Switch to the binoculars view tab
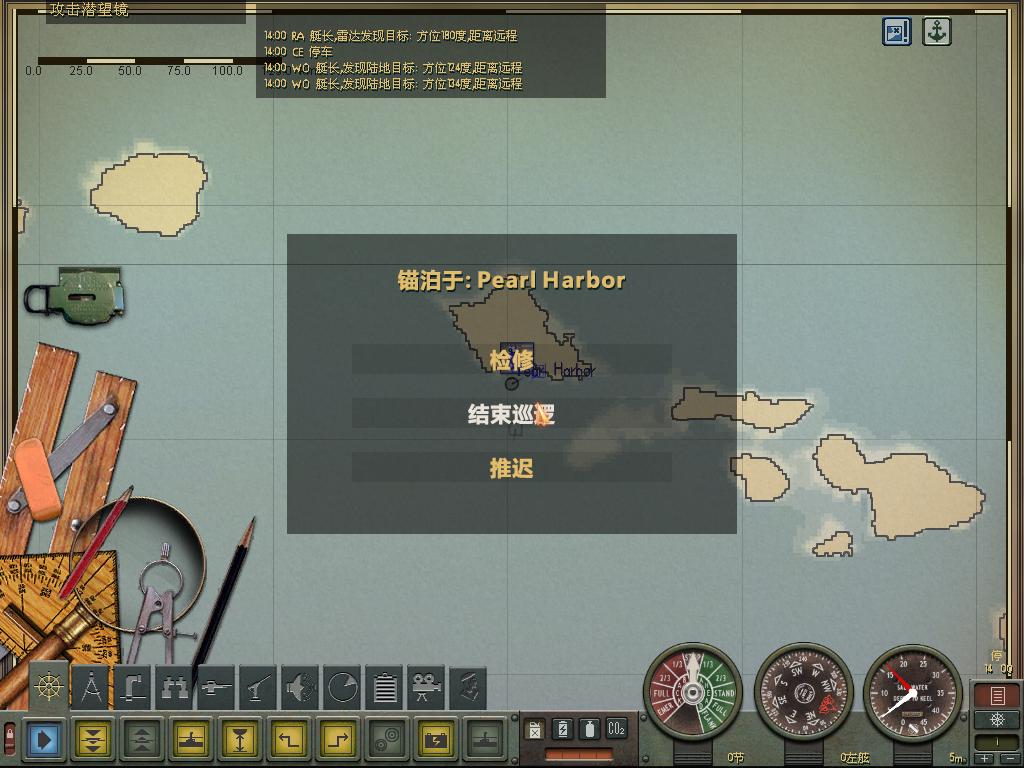1024x768 pixels. tap(175, 687)
